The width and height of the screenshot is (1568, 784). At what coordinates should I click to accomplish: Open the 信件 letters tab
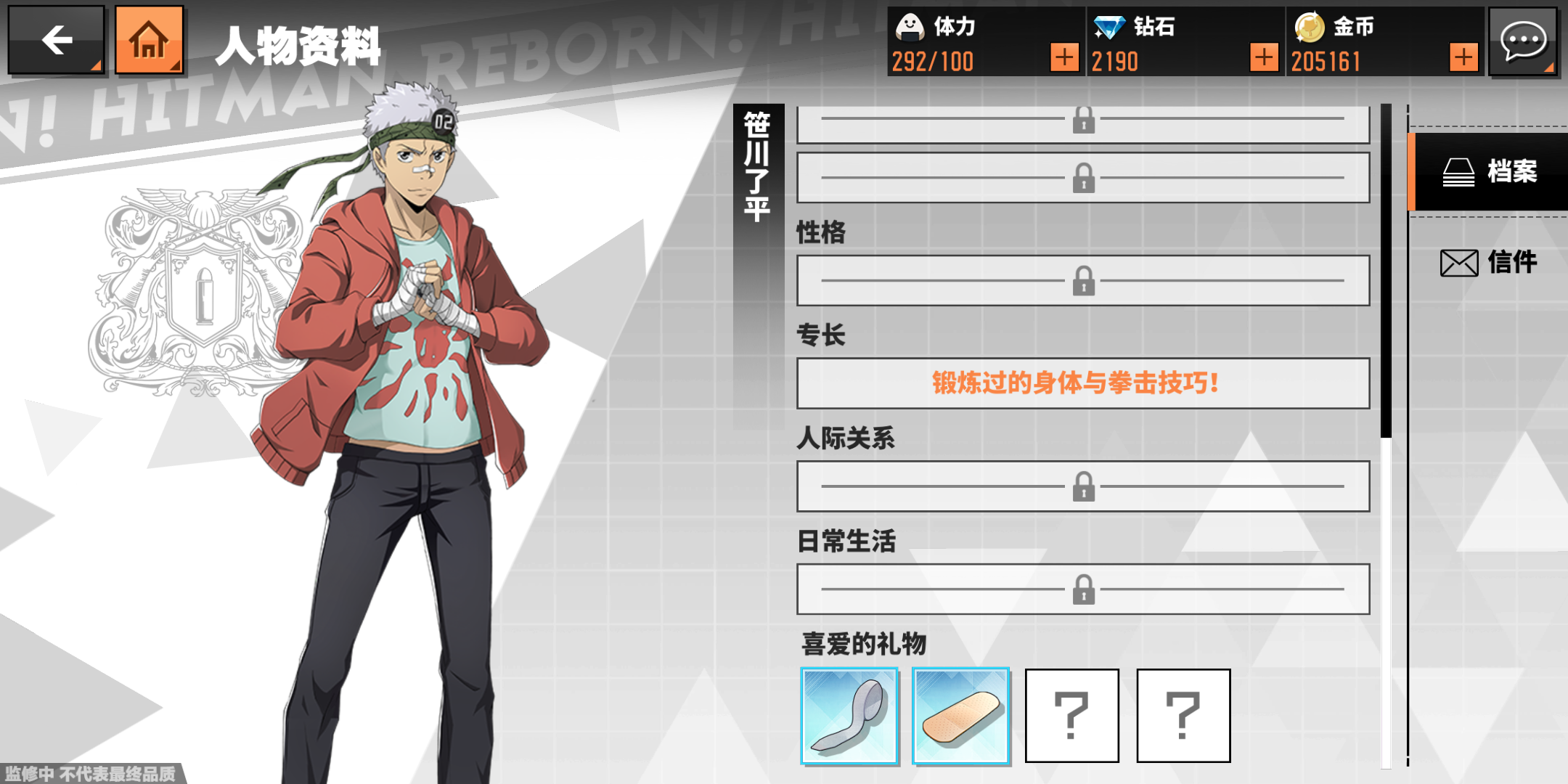(1490, 262)
